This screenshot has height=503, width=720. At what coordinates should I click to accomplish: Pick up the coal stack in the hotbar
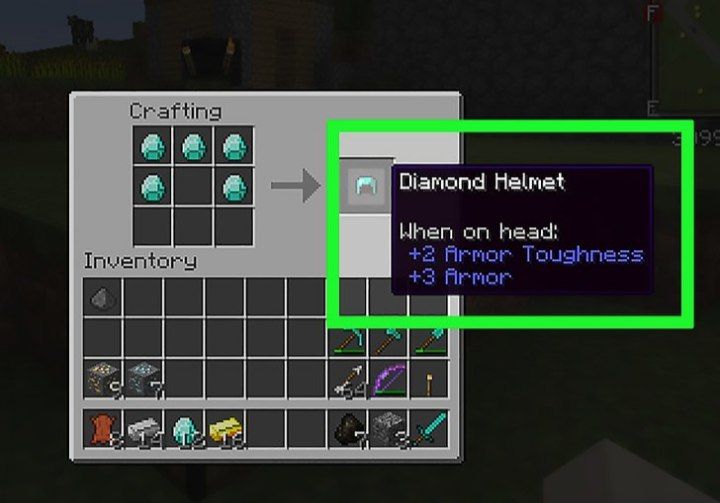click(x=349, y=429)
